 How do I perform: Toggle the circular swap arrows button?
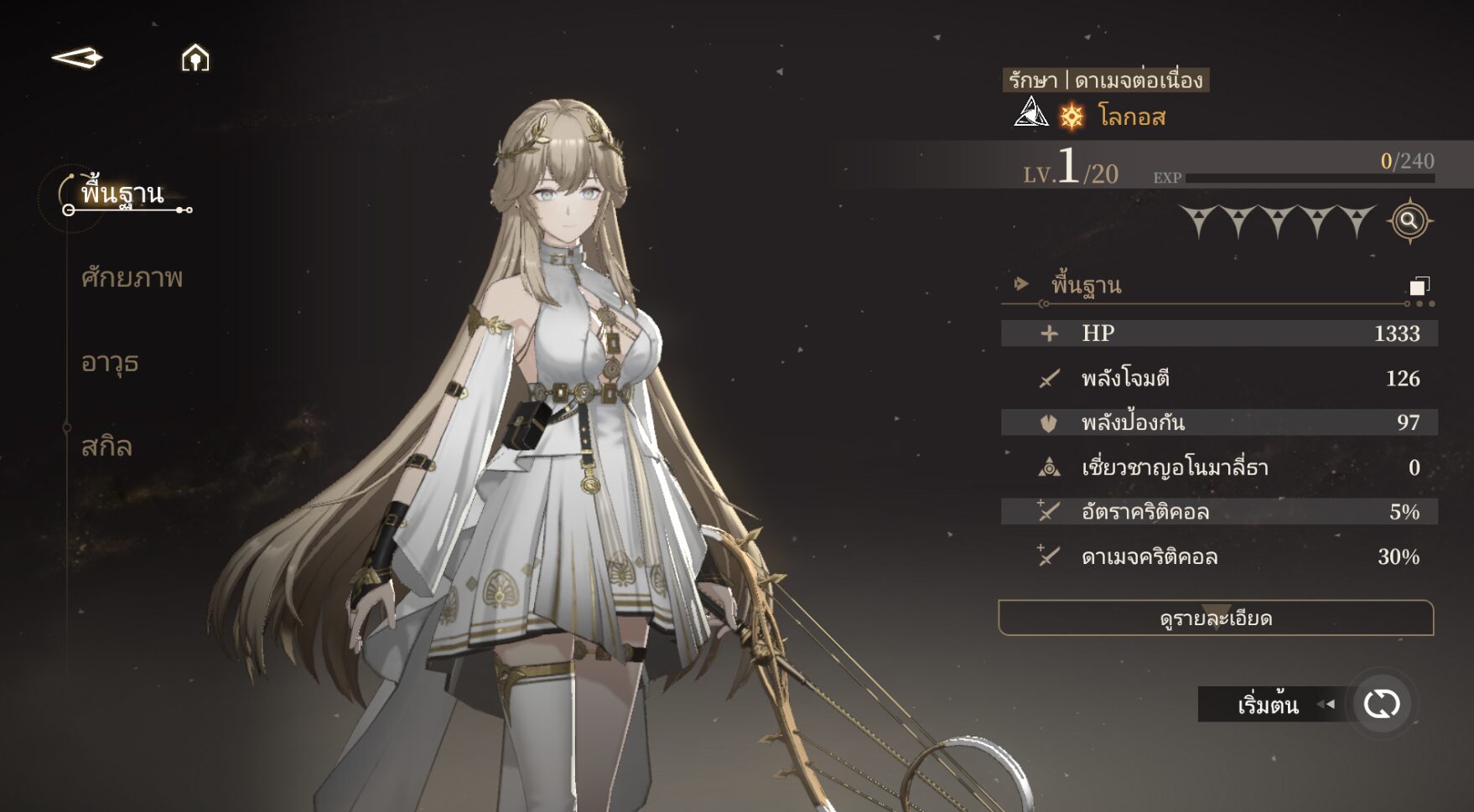[x=1381, y=704]
